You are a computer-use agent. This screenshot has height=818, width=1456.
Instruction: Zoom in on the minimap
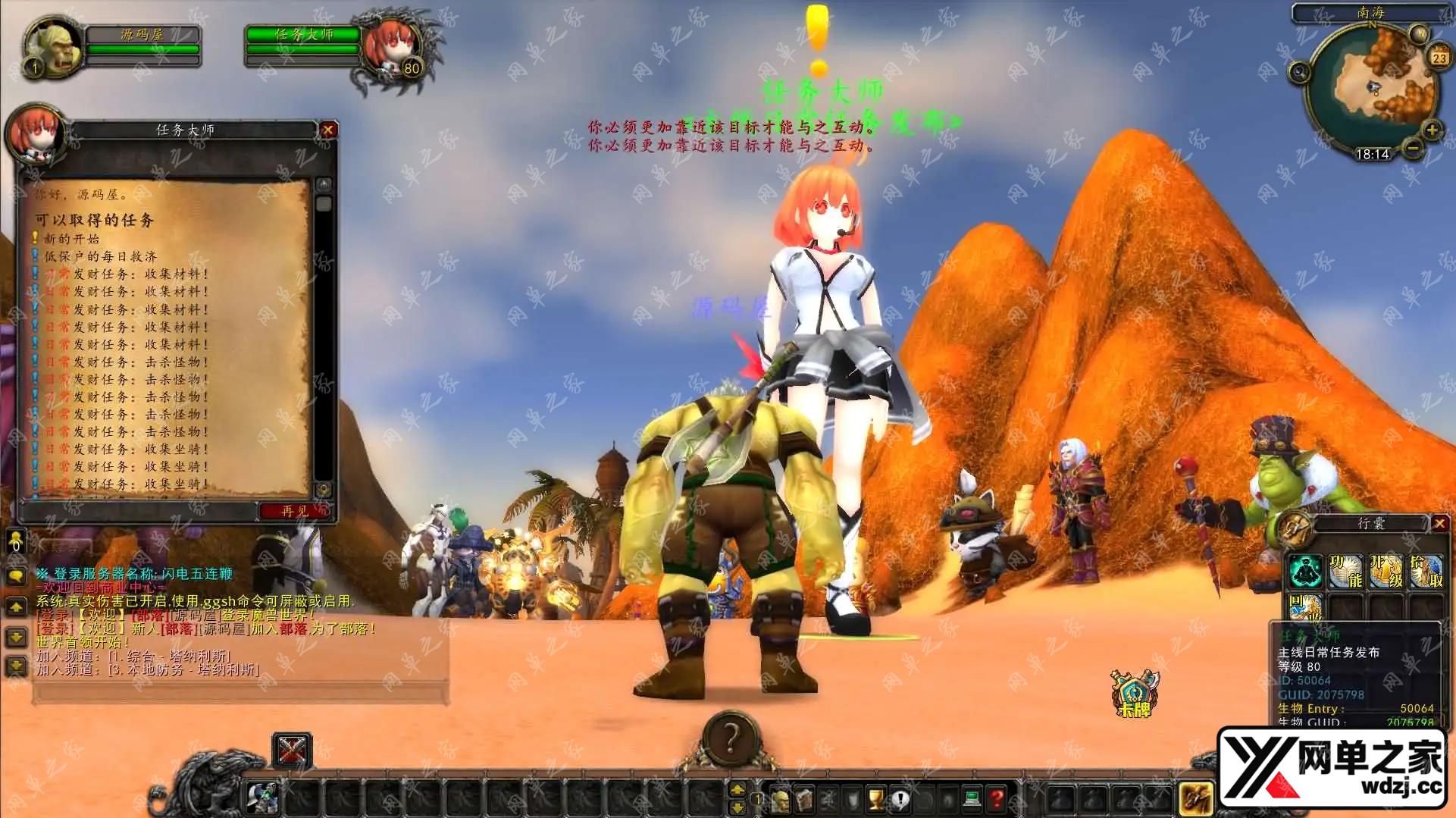(1431, 130)
